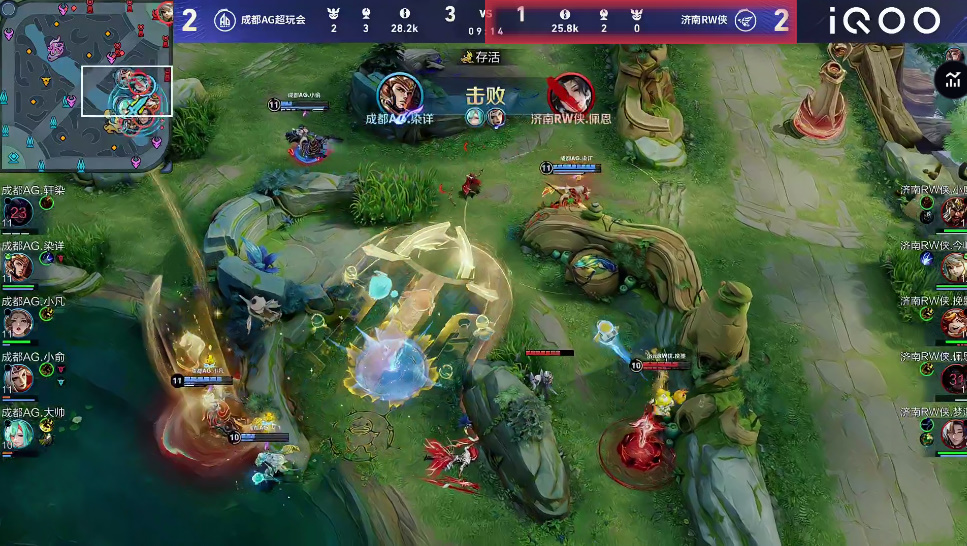Select 成都AG.轩染 player portrait
The width and height of the screenshot is (967, 546).
(x=18, y=211)
